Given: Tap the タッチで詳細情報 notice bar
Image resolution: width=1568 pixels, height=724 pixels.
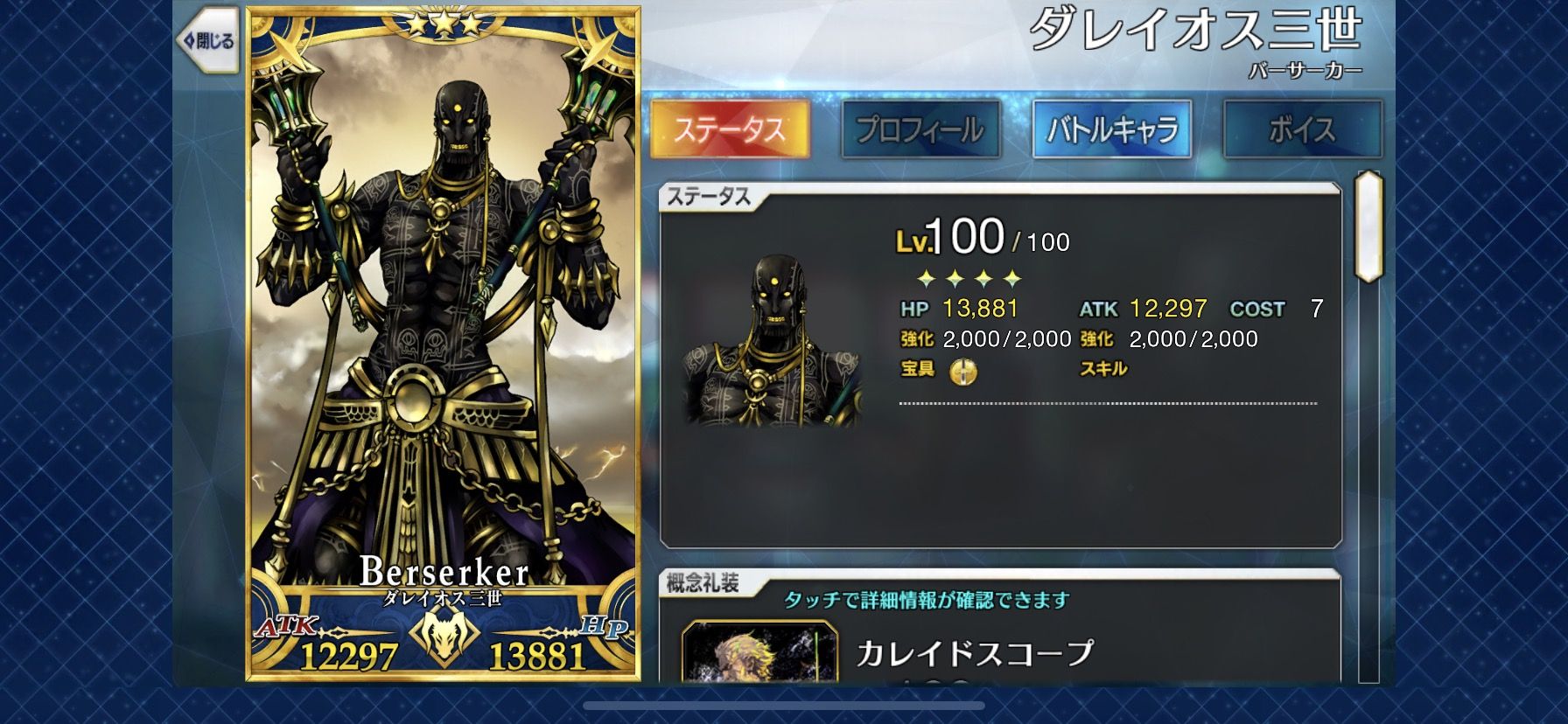Looking at the screenshot, I should [927, 601].
